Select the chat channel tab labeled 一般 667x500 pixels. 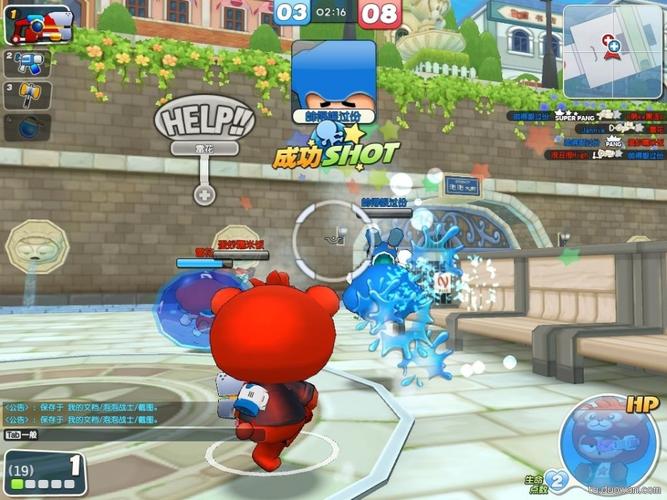20,437
